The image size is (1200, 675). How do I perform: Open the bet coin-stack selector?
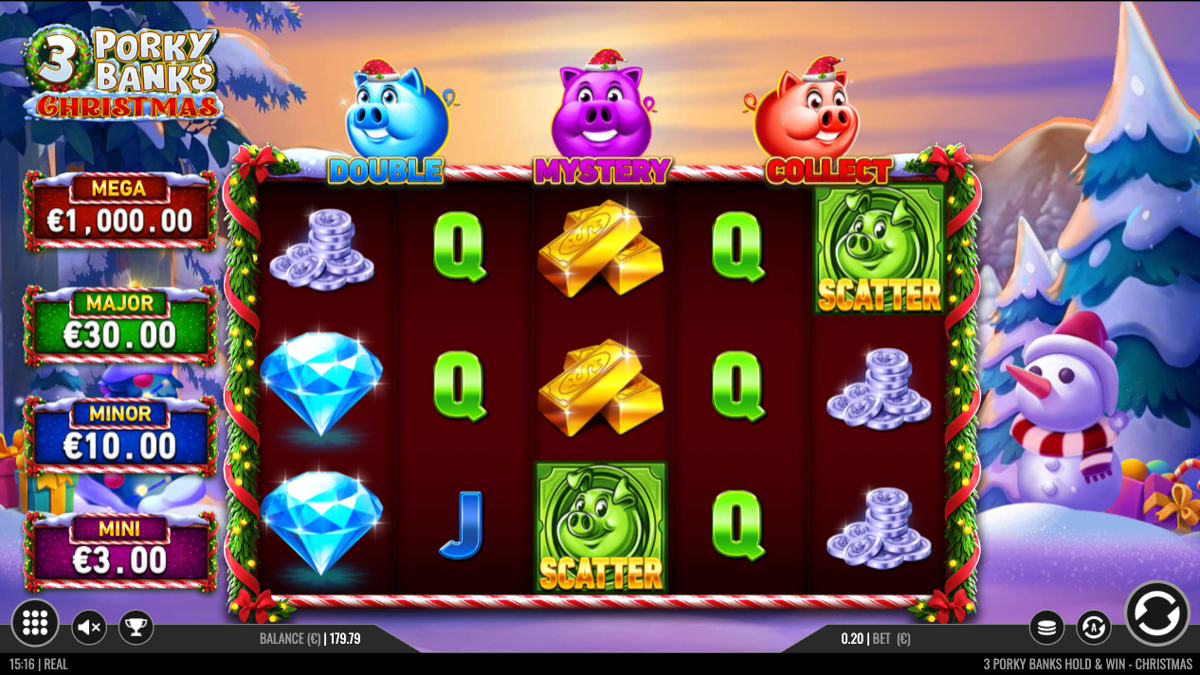[1047, 628]
